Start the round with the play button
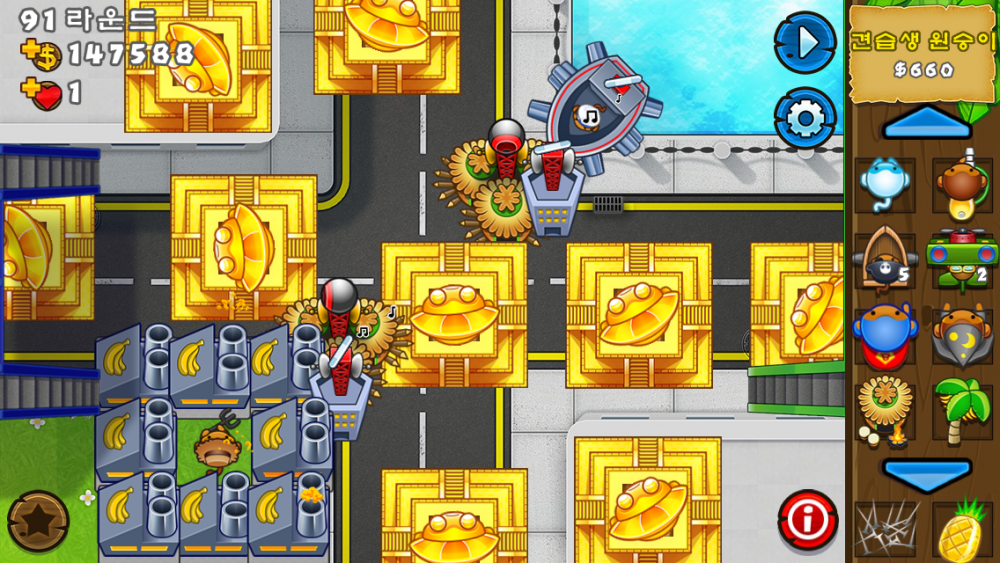The width and height of the screenshot is (1000, 563). pyautogui.click(x=805, y=42)
